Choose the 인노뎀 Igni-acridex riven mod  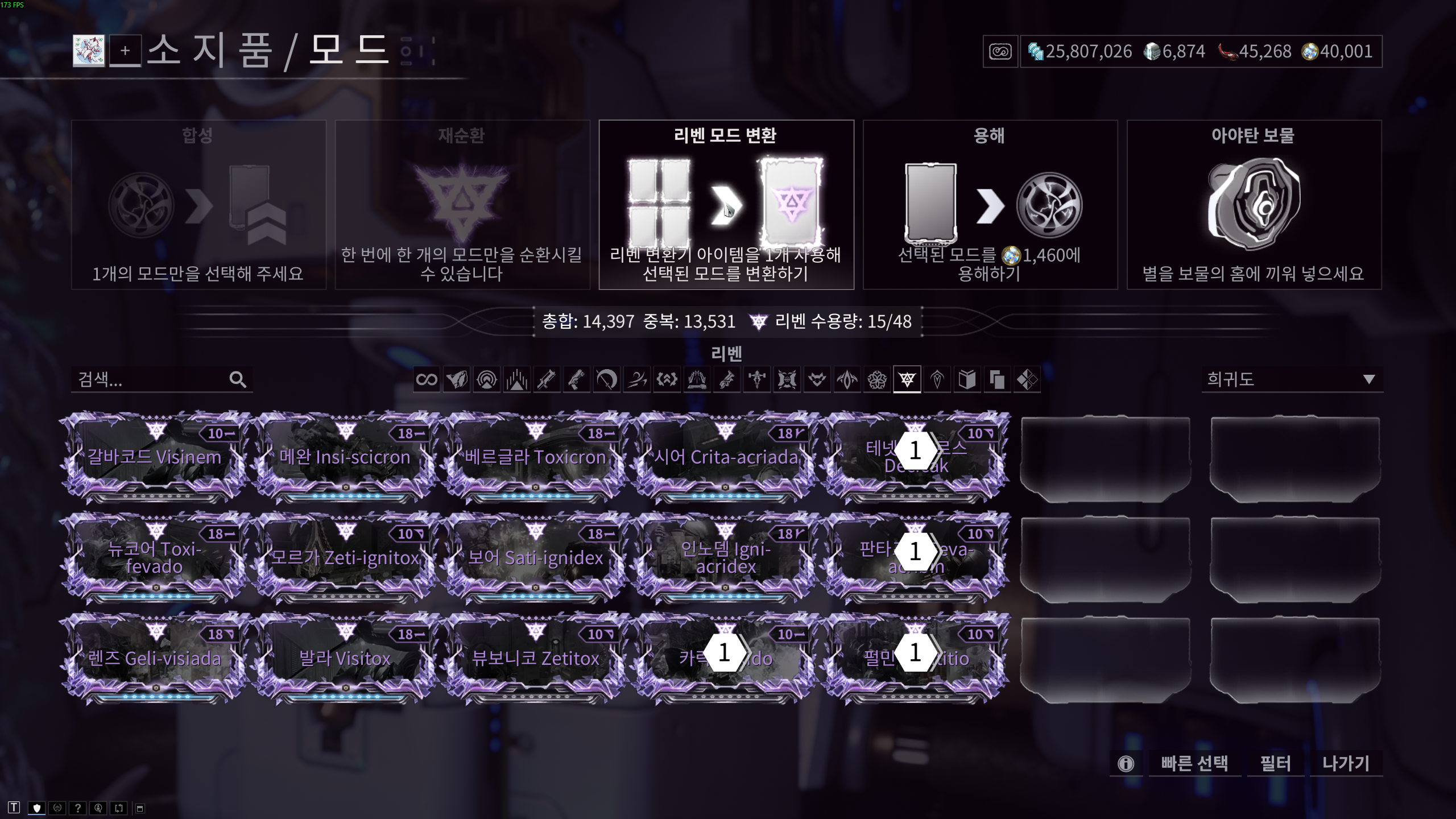click(726, 557)
